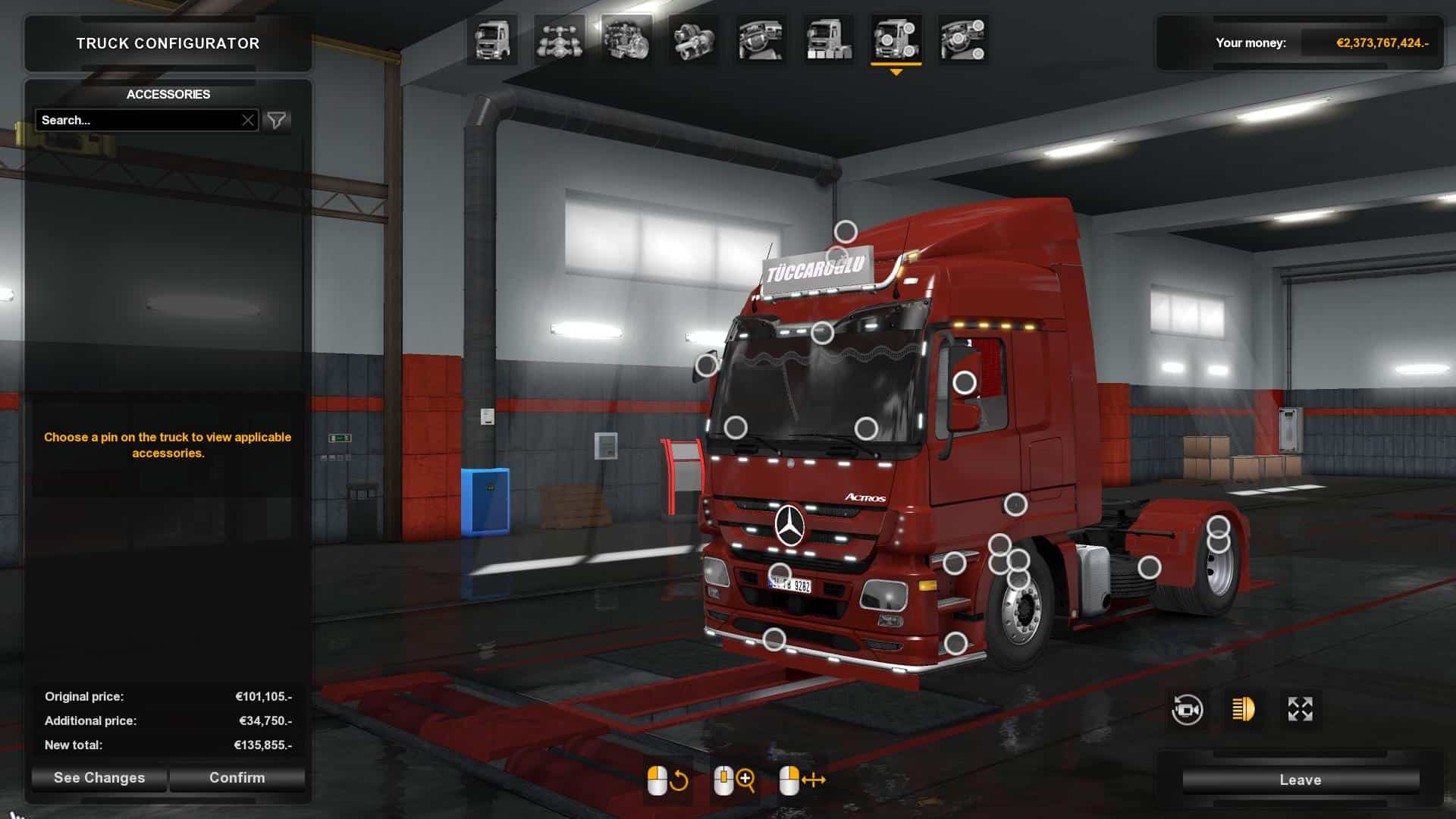Confirm the truck configuration purchase
The image size is (1456, 819).
tap(237, 778)
